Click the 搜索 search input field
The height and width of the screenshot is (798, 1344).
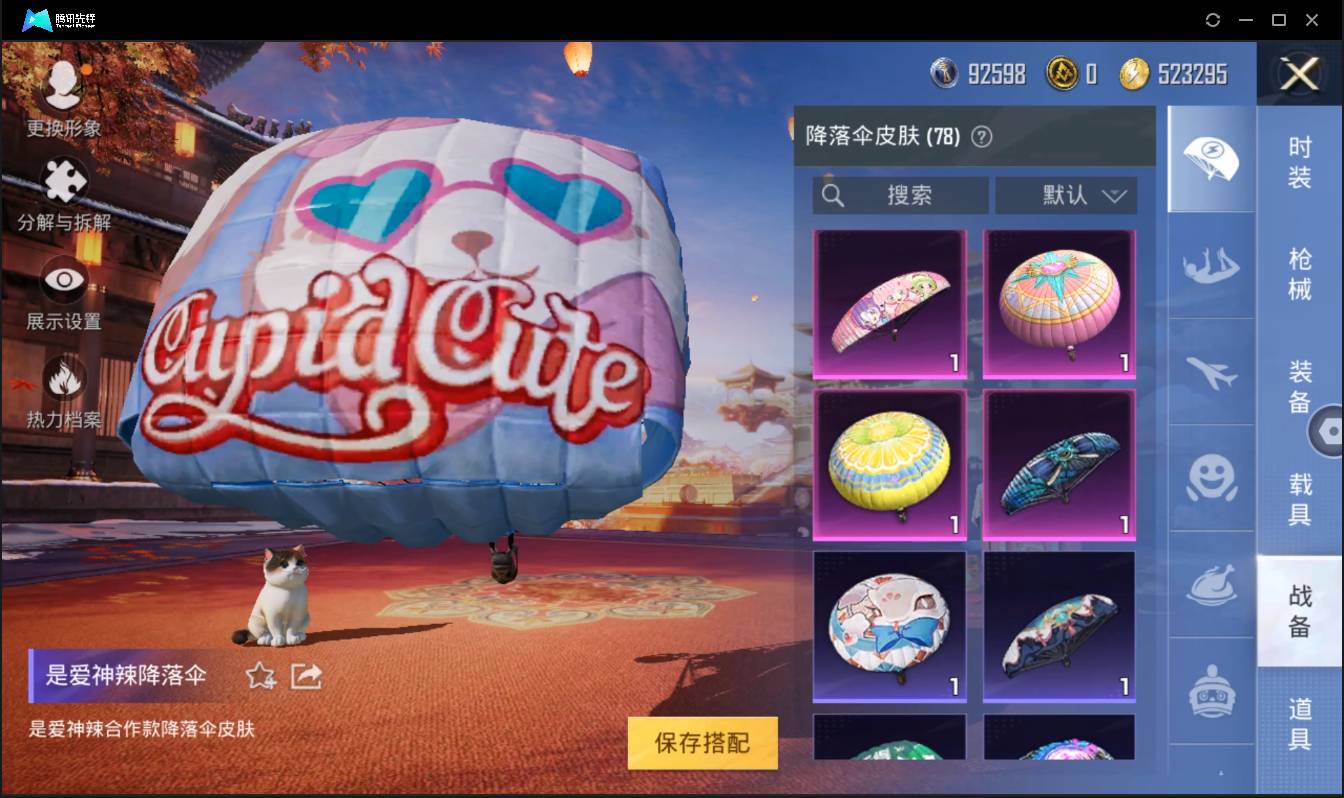[900, 195]
